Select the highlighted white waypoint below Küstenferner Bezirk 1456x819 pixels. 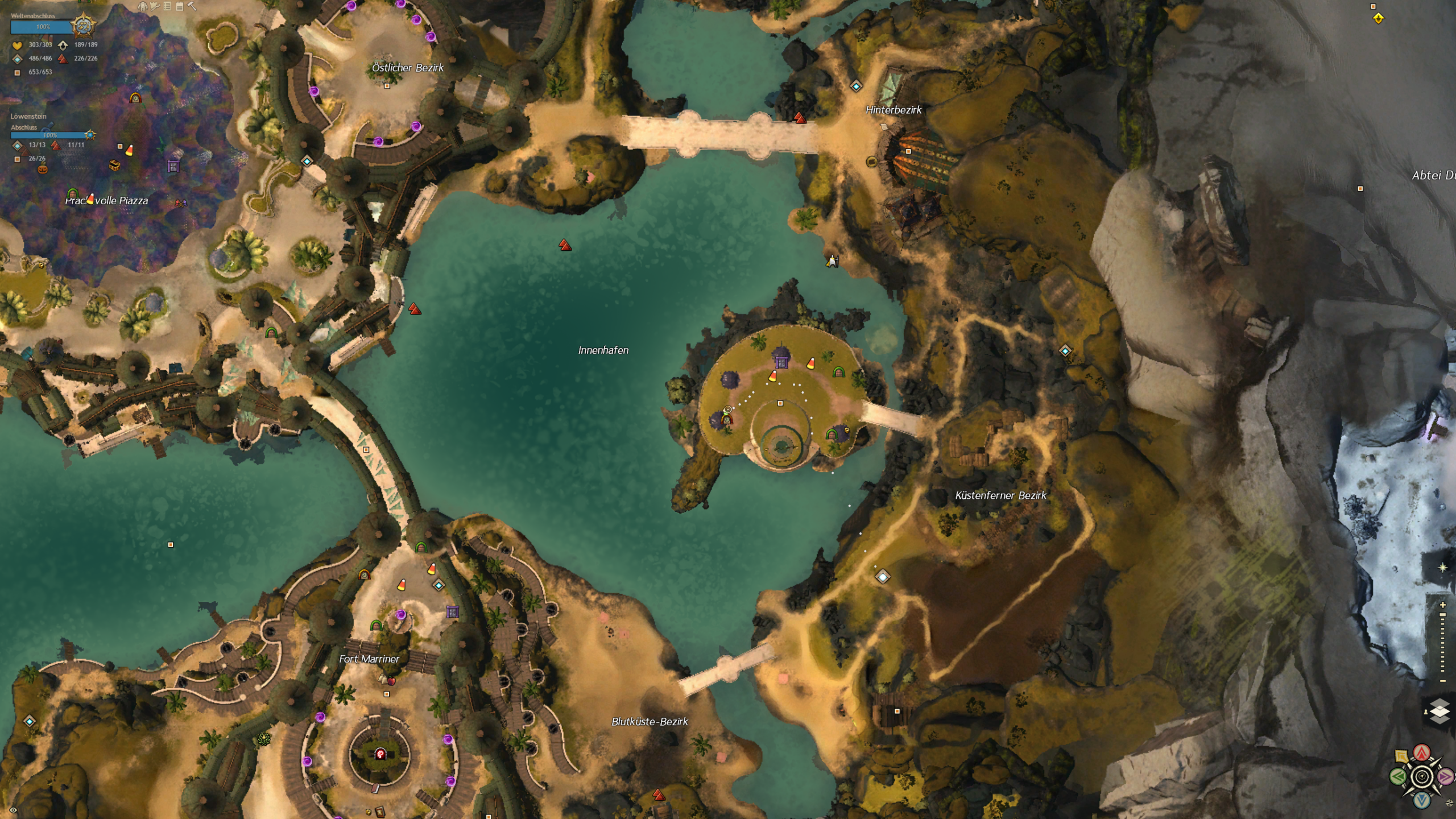(x=882, y=577)
